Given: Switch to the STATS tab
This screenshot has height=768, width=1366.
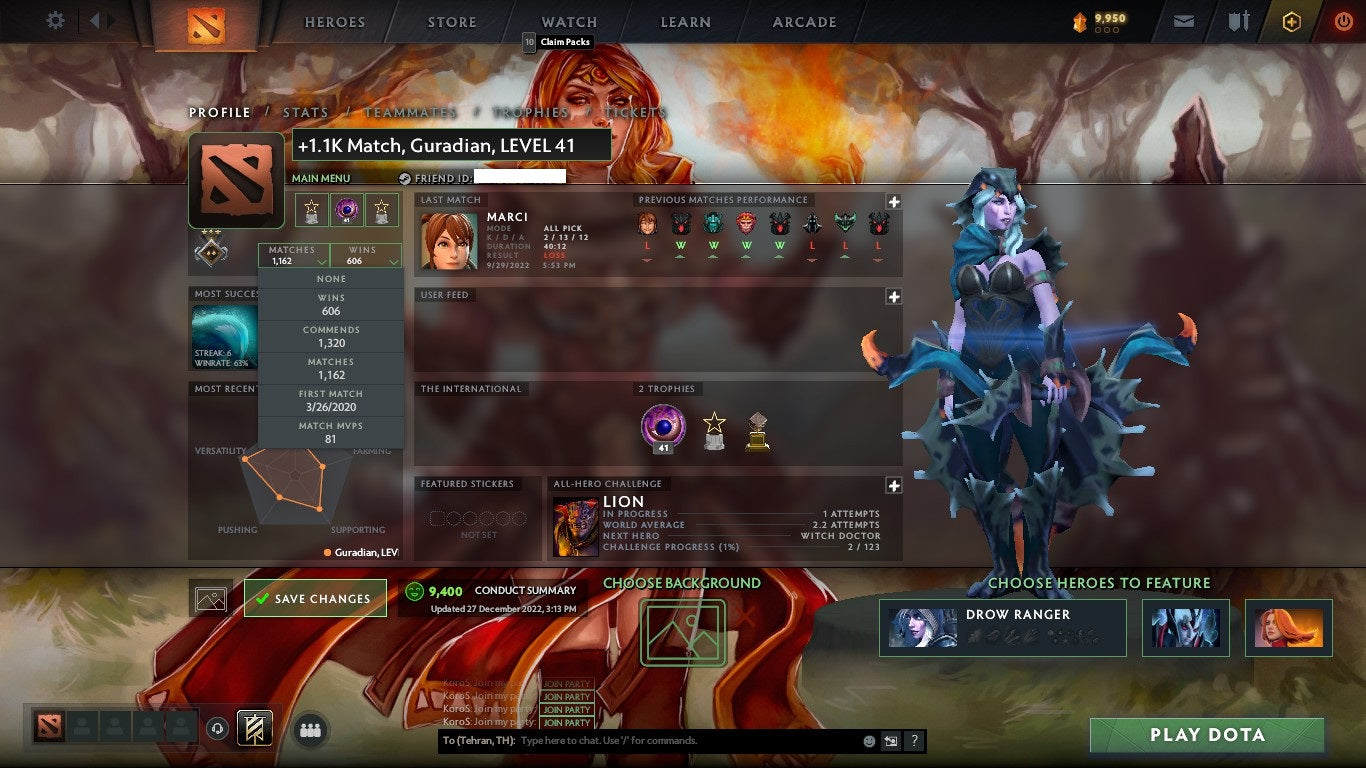Looking at the screenshot, I should coord(306,113).
